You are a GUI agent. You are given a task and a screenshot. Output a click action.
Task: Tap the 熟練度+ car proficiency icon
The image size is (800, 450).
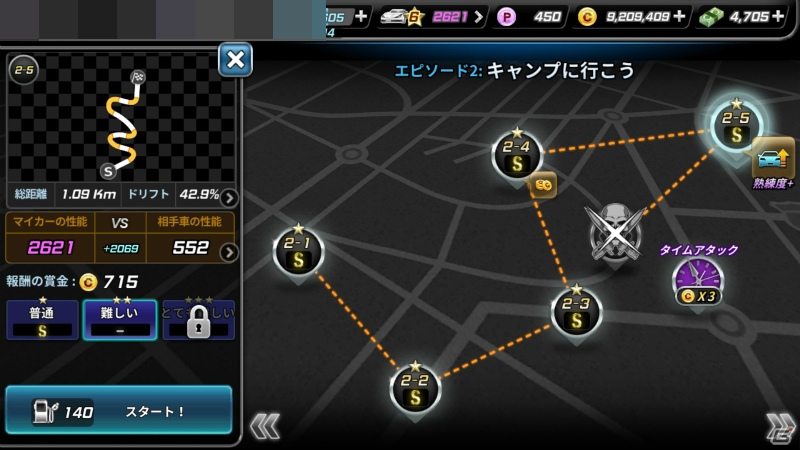tap(772, 160)
